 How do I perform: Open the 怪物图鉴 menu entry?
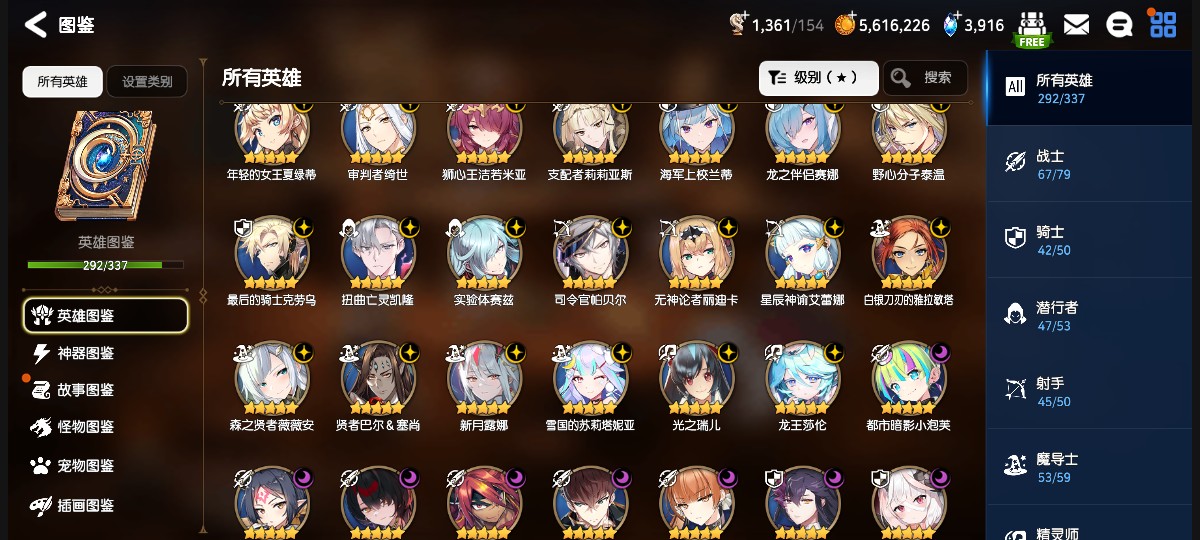pyautogui.click(x=85, y=427)
